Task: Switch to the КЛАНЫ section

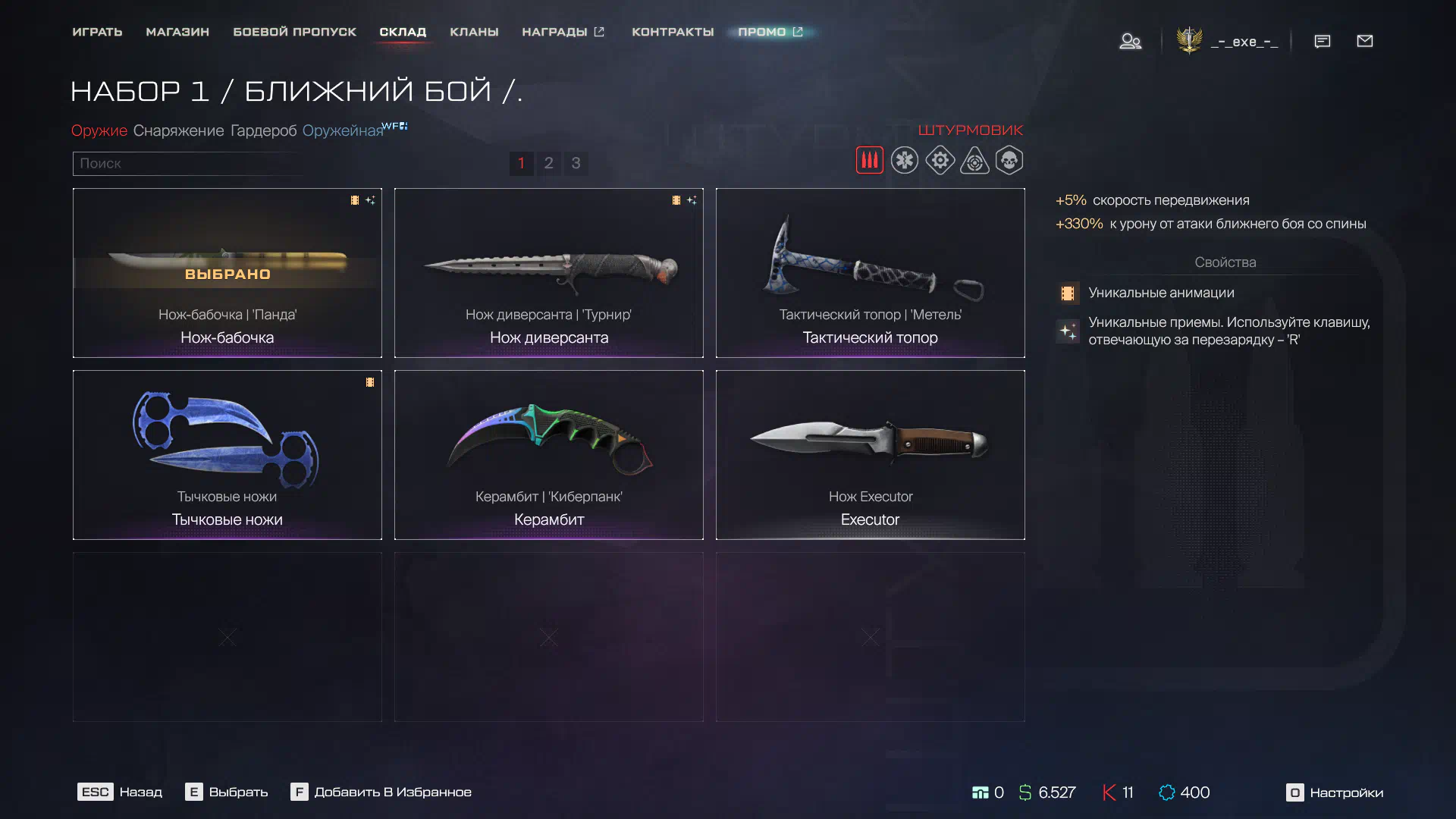Action: pos(474,32)
